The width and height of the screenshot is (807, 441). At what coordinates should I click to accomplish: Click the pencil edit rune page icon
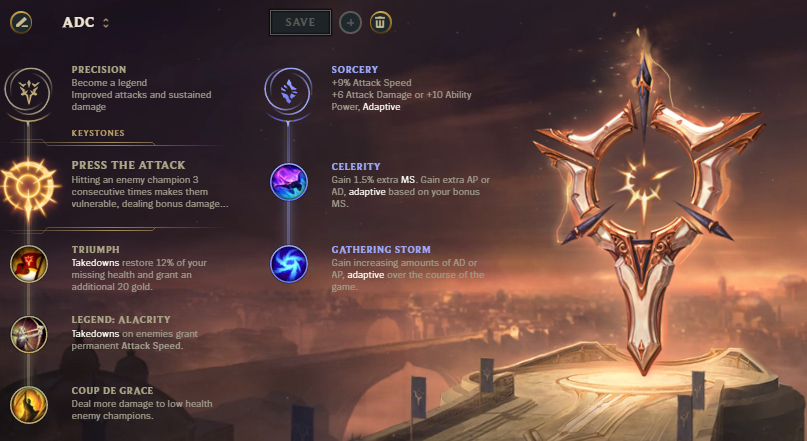(23, 22)
